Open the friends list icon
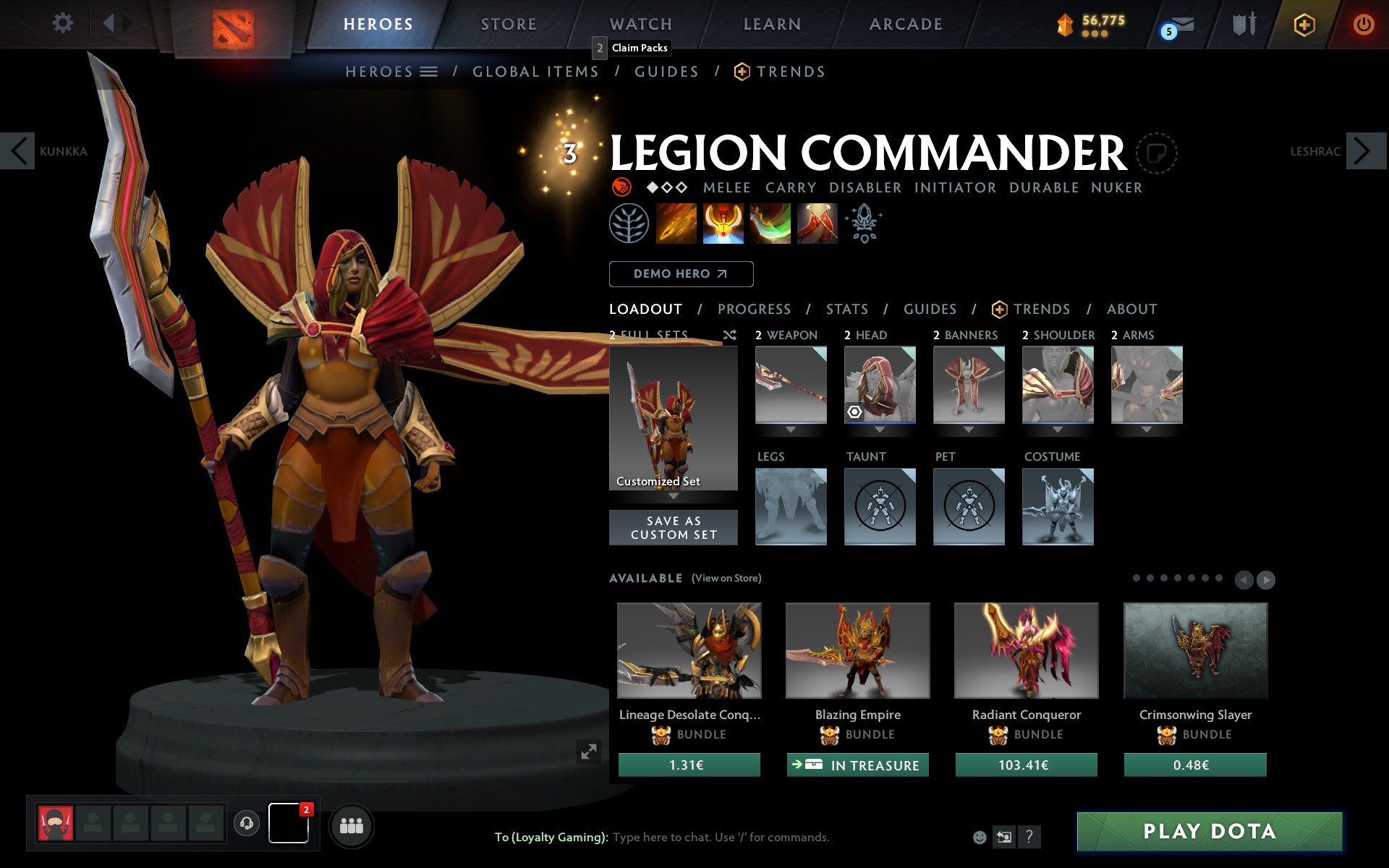This screenshot has height=868, width=1389. pos(352,825)
